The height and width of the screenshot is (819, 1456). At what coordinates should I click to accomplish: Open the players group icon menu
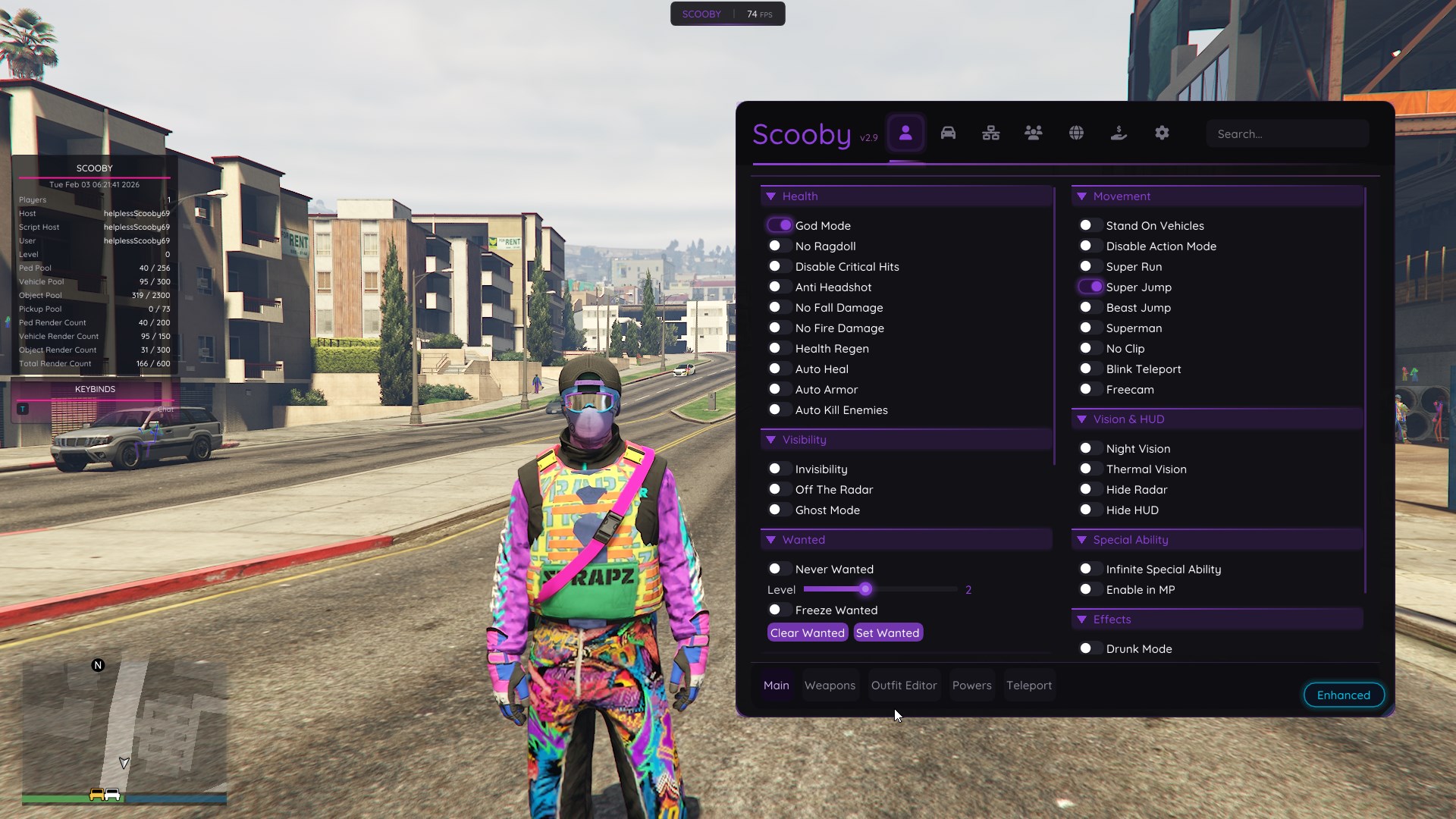pyautogui.click(x=1034, y=133)
